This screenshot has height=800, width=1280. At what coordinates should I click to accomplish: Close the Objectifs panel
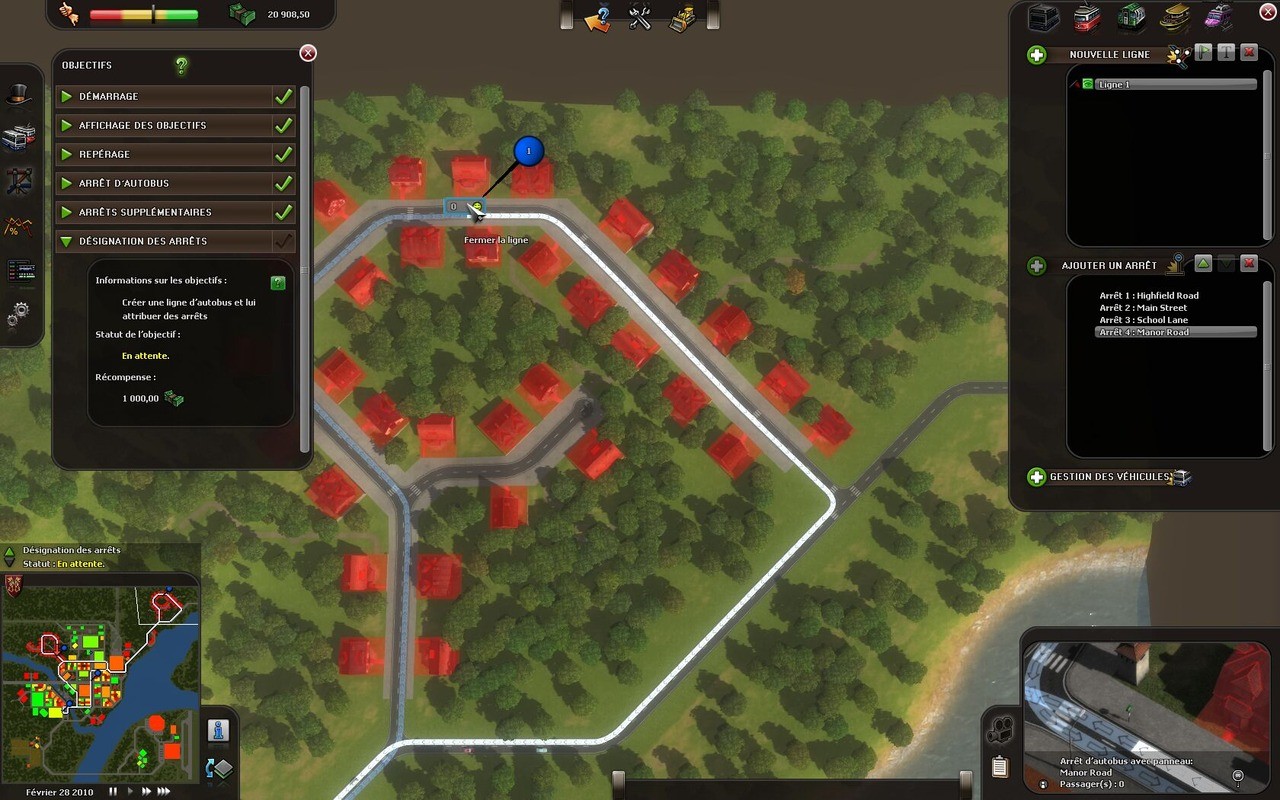[308, 53]
